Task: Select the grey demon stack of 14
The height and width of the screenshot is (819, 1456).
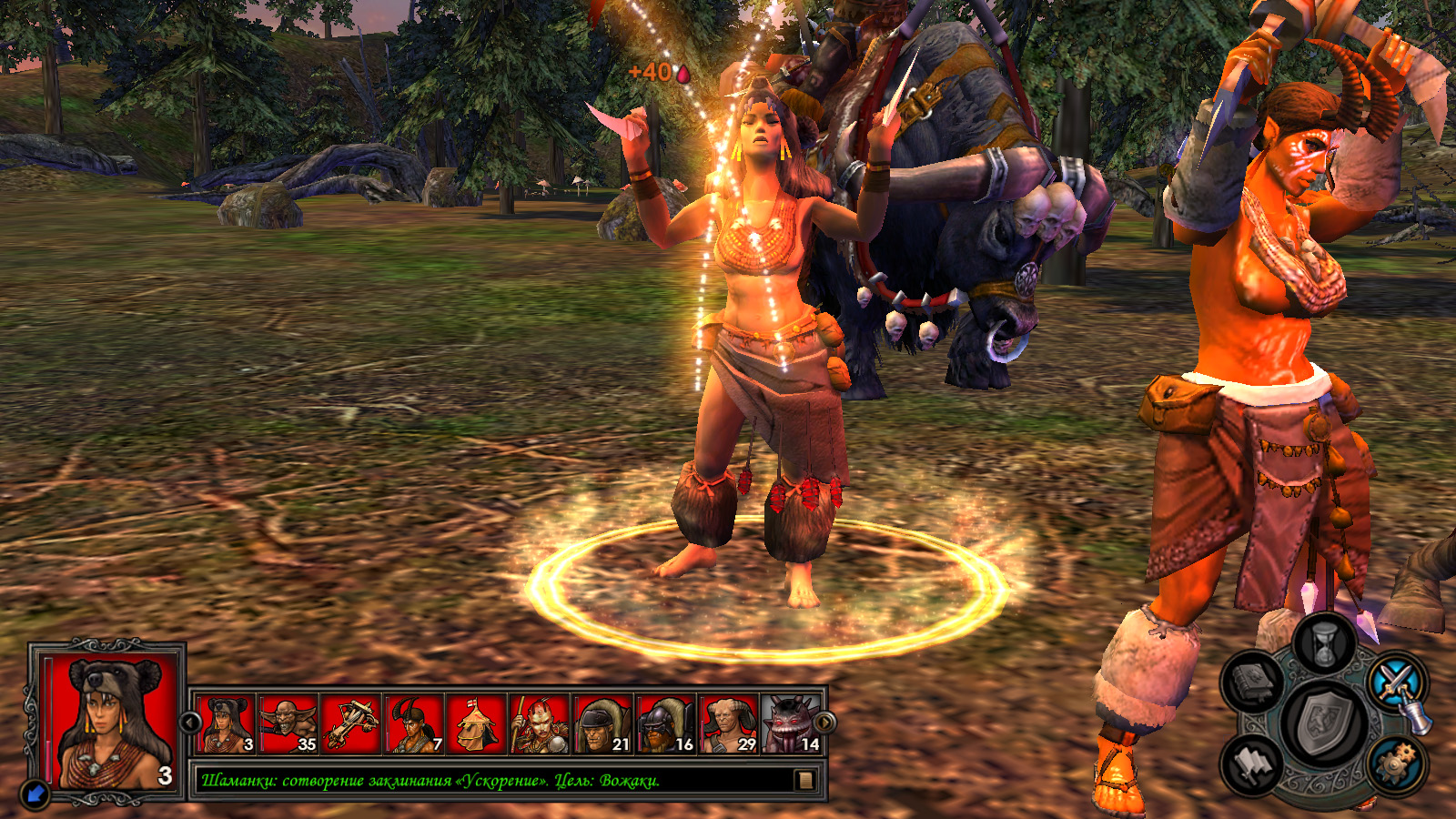Action: [791, 724]
